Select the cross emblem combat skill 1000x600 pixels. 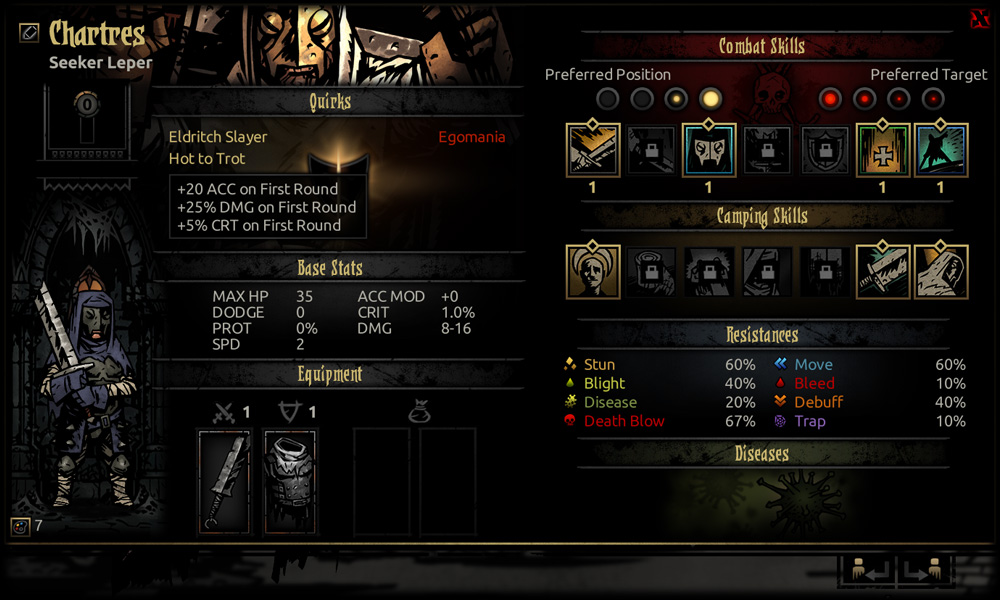(x=883, y=151)
